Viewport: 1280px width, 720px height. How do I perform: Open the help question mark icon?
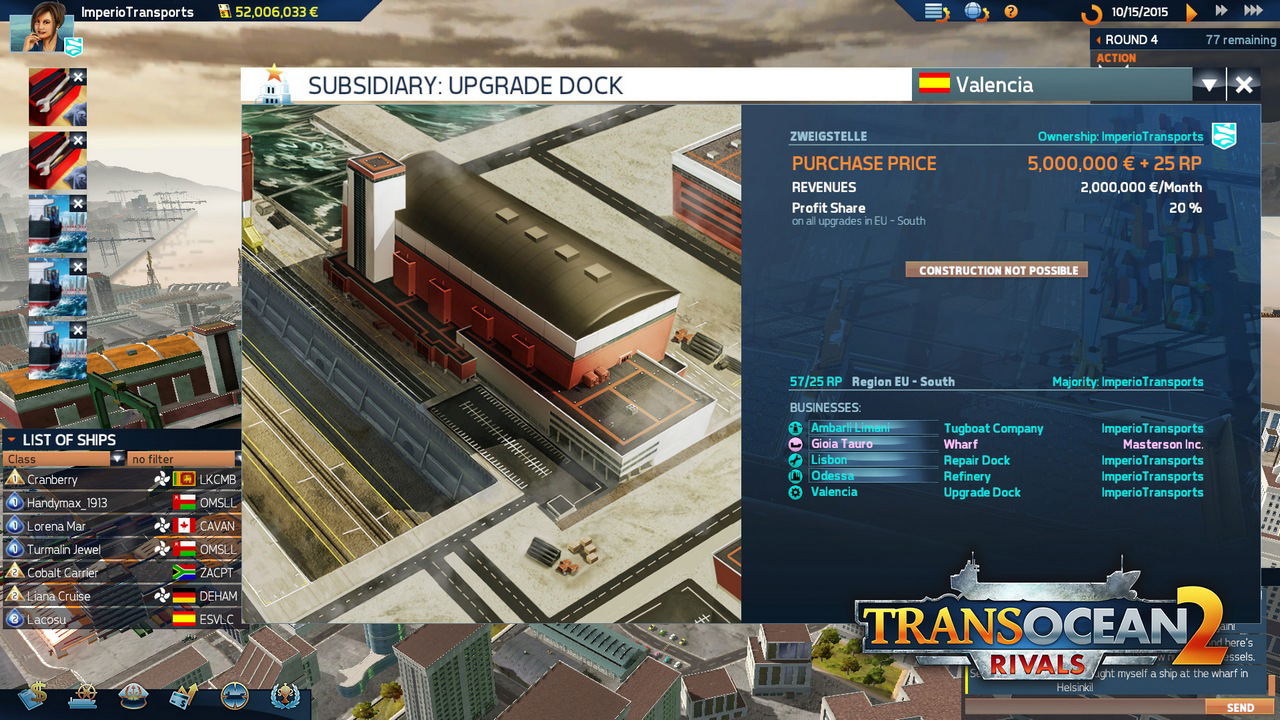pyautogui.click(x=1011, y=12)
